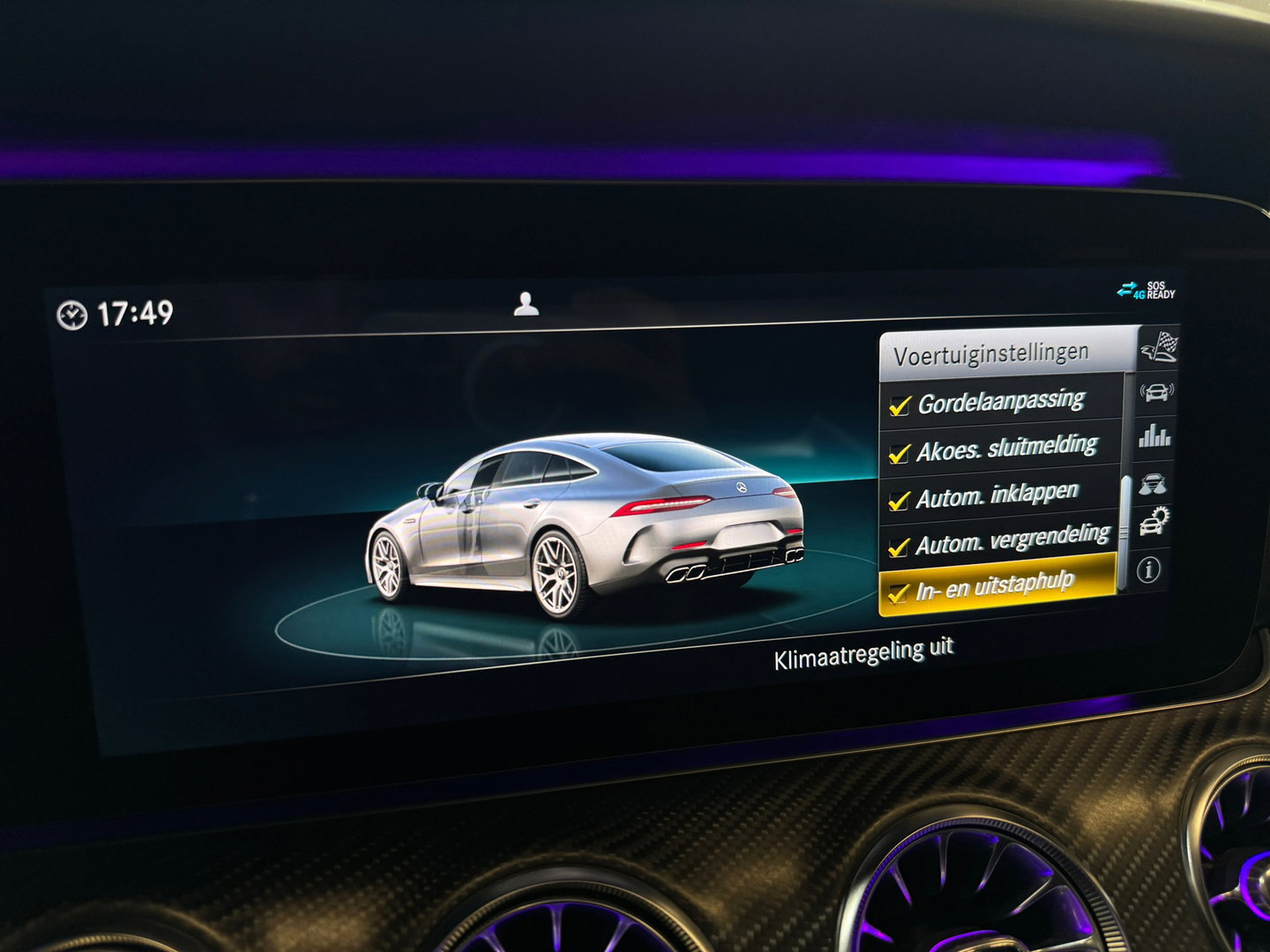Select the driver profile person icon

[527, 304]
